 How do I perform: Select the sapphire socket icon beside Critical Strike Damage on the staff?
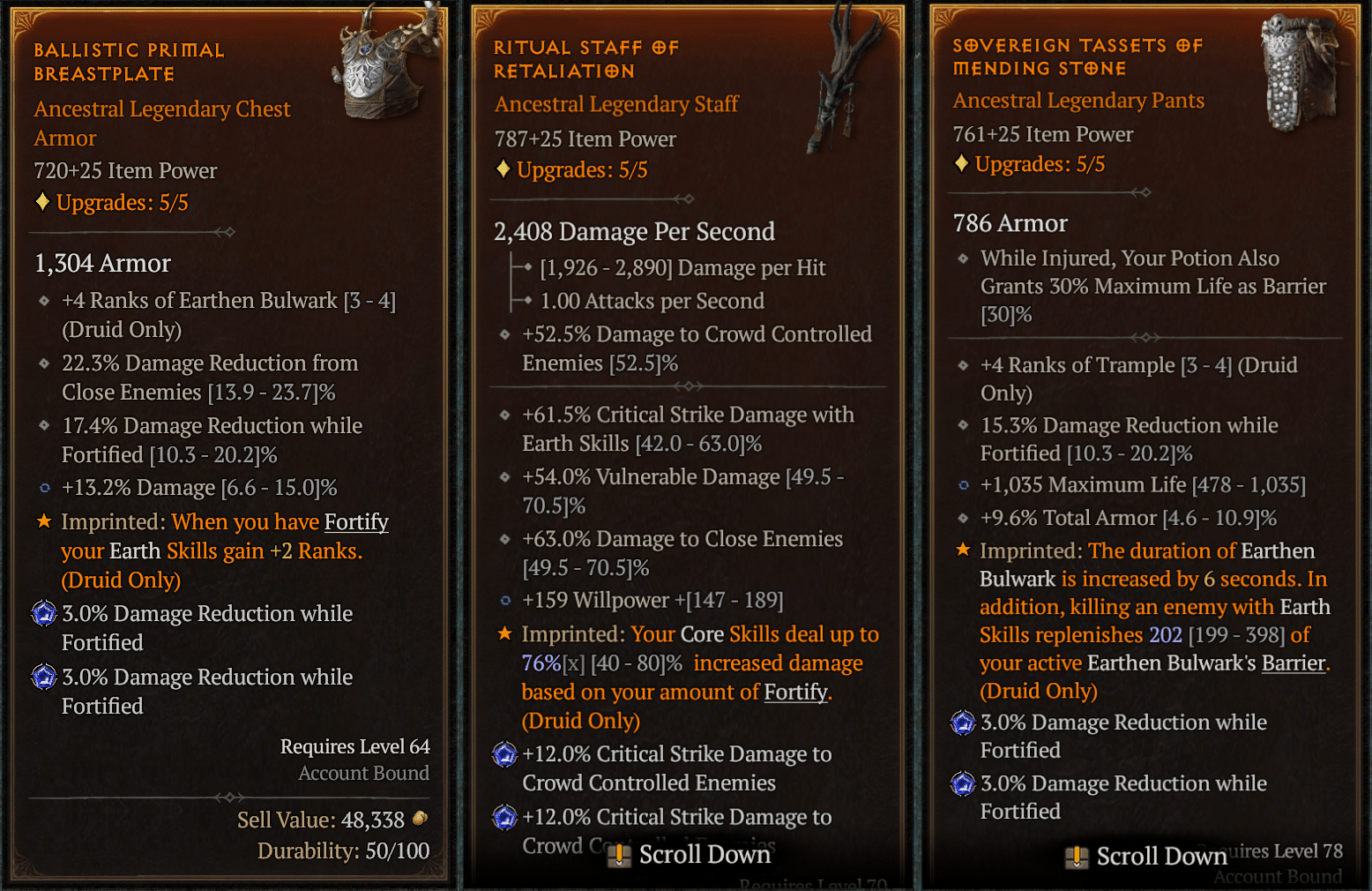[503, 755]
